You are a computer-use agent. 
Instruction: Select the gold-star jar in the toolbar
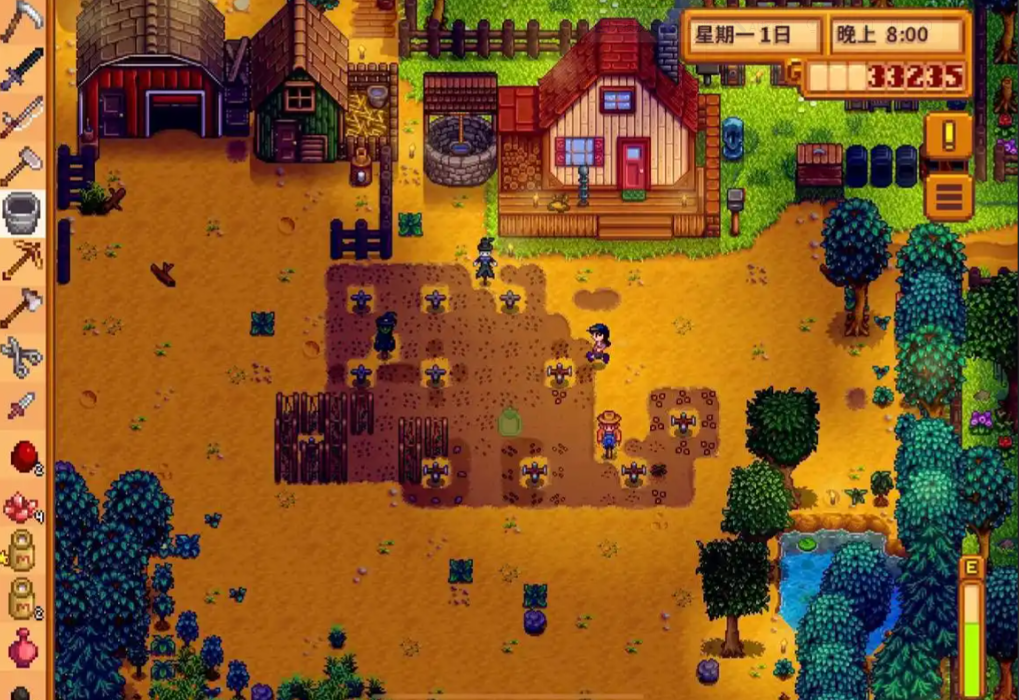(21, 550)
